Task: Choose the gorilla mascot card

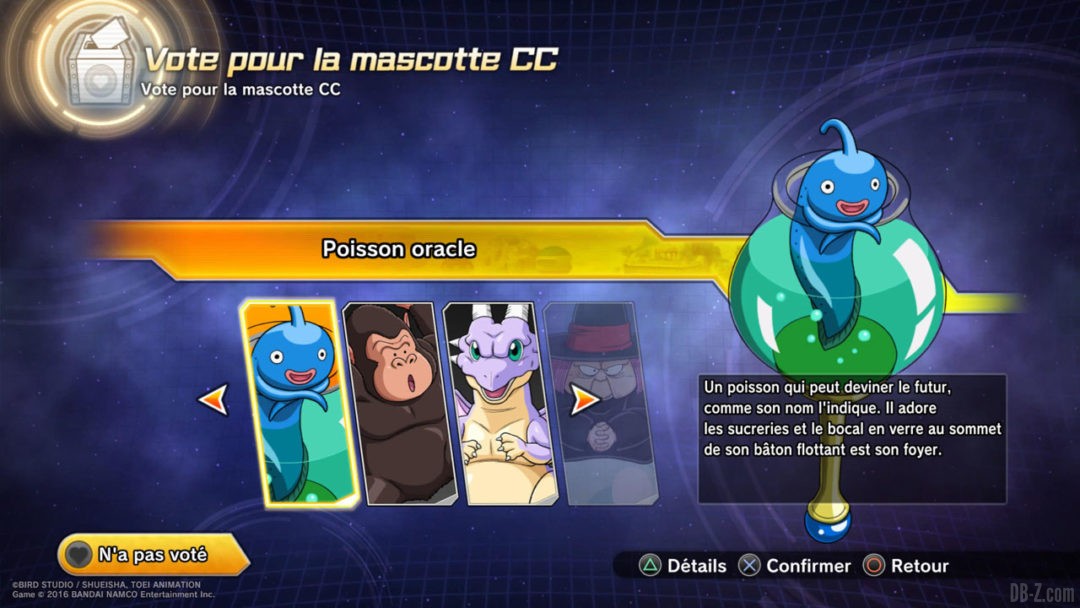Action: (x=400, y=402)
